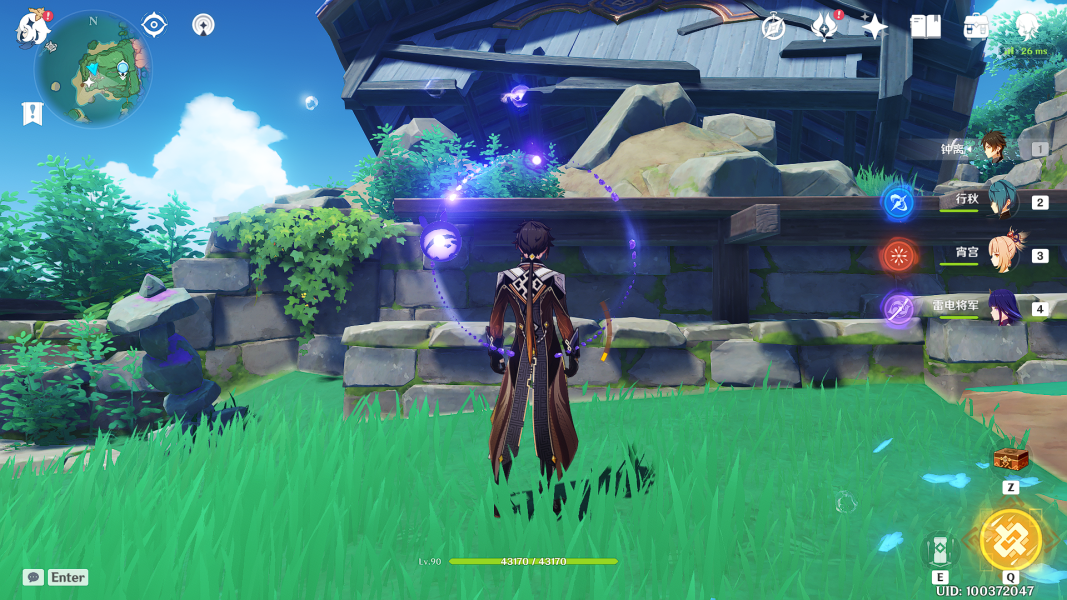Switch to party member 雷电将军
Image resolution: width=1067 pixels, height=600 pixels.
click(1001, 307)
